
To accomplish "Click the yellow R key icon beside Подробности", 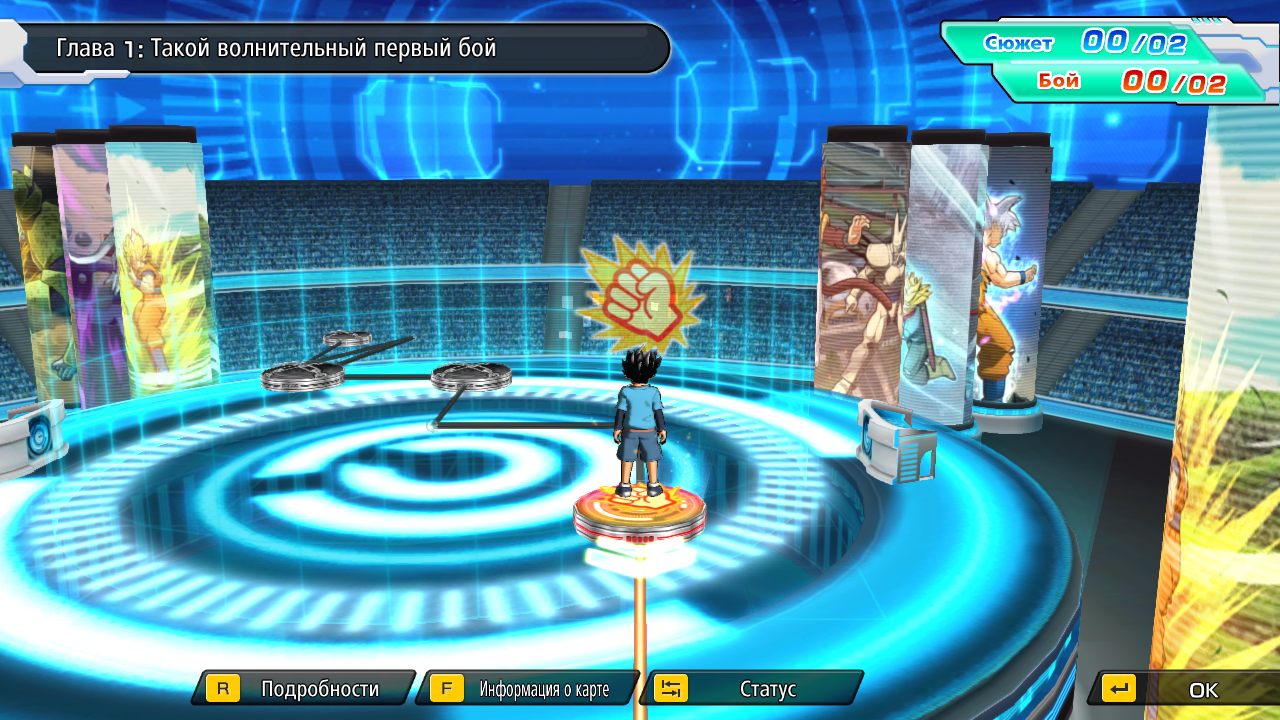I will pyautogui.click(x=224, y=689).
